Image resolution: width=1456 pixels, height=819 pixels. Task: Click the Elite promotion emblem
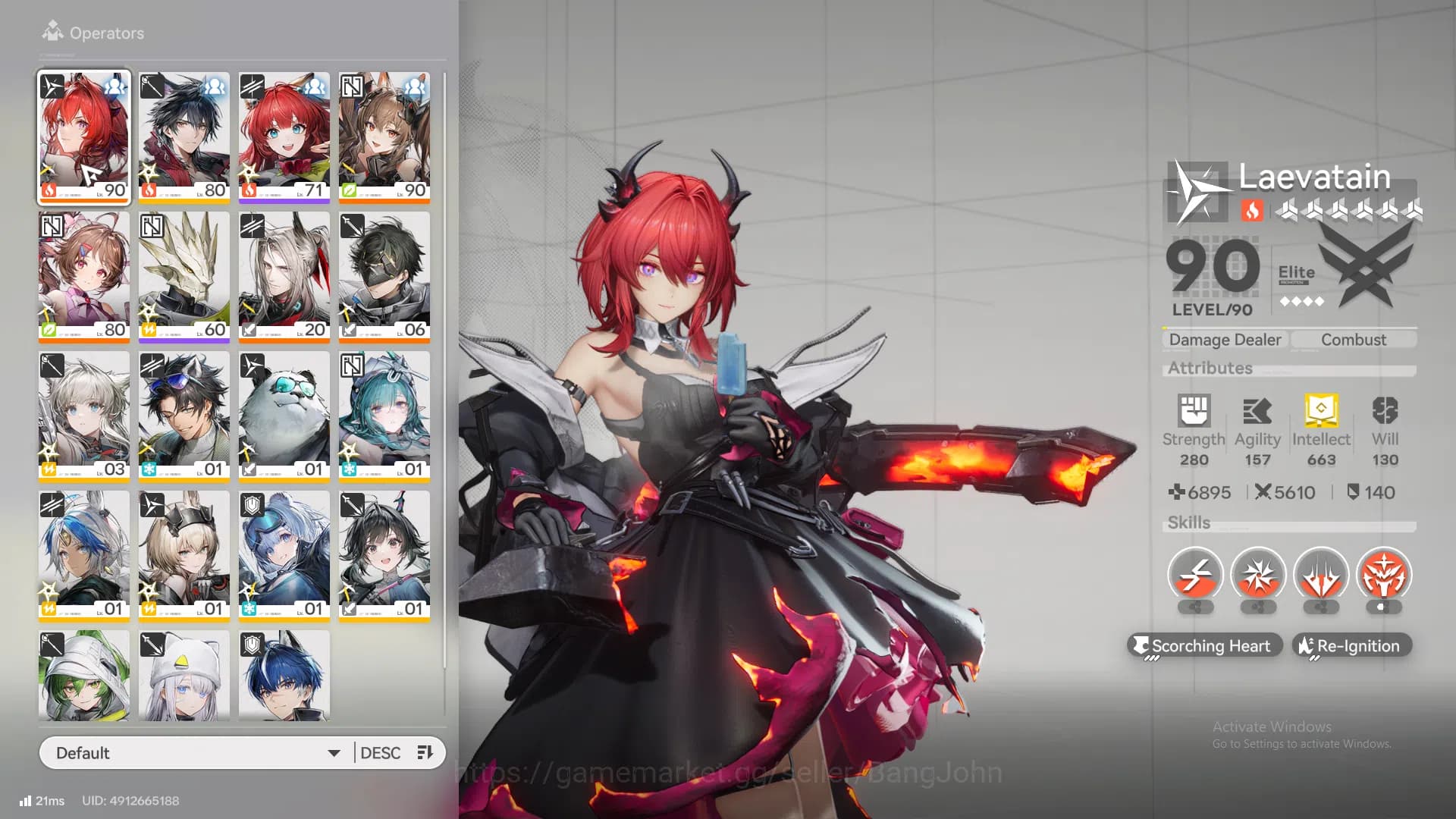tap(1370, 269)
